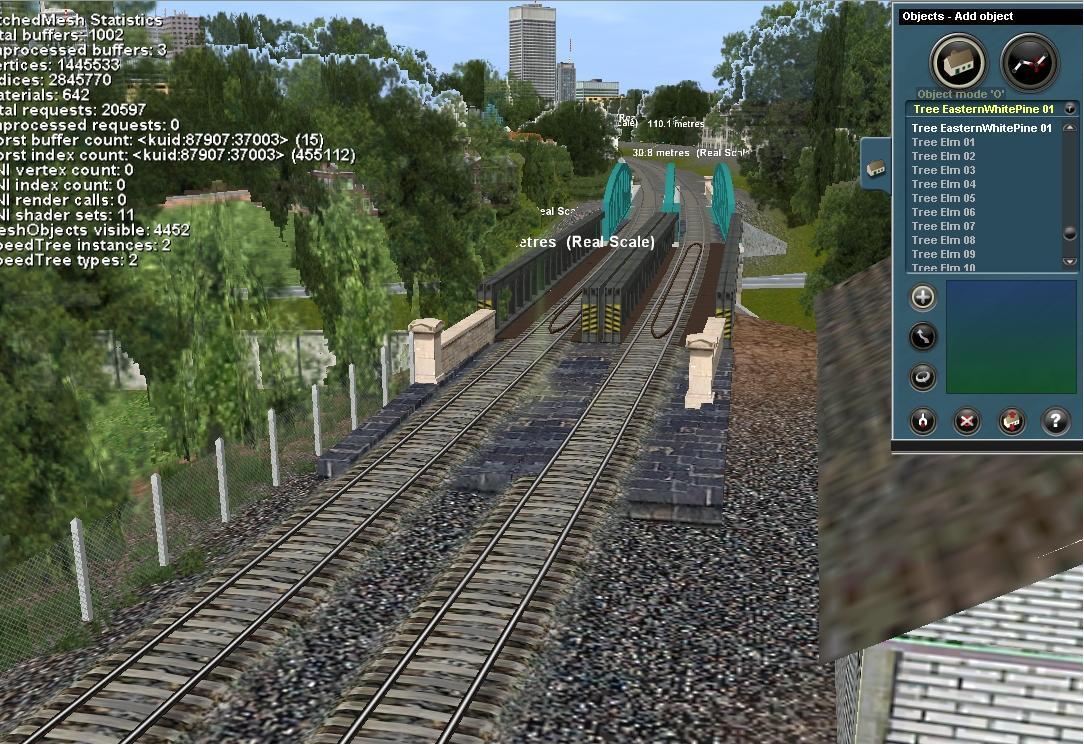Select Tree Elm 05 list entry
Image resolution: width=1084 pixels, height=744 pixels.
click(943, 199)
